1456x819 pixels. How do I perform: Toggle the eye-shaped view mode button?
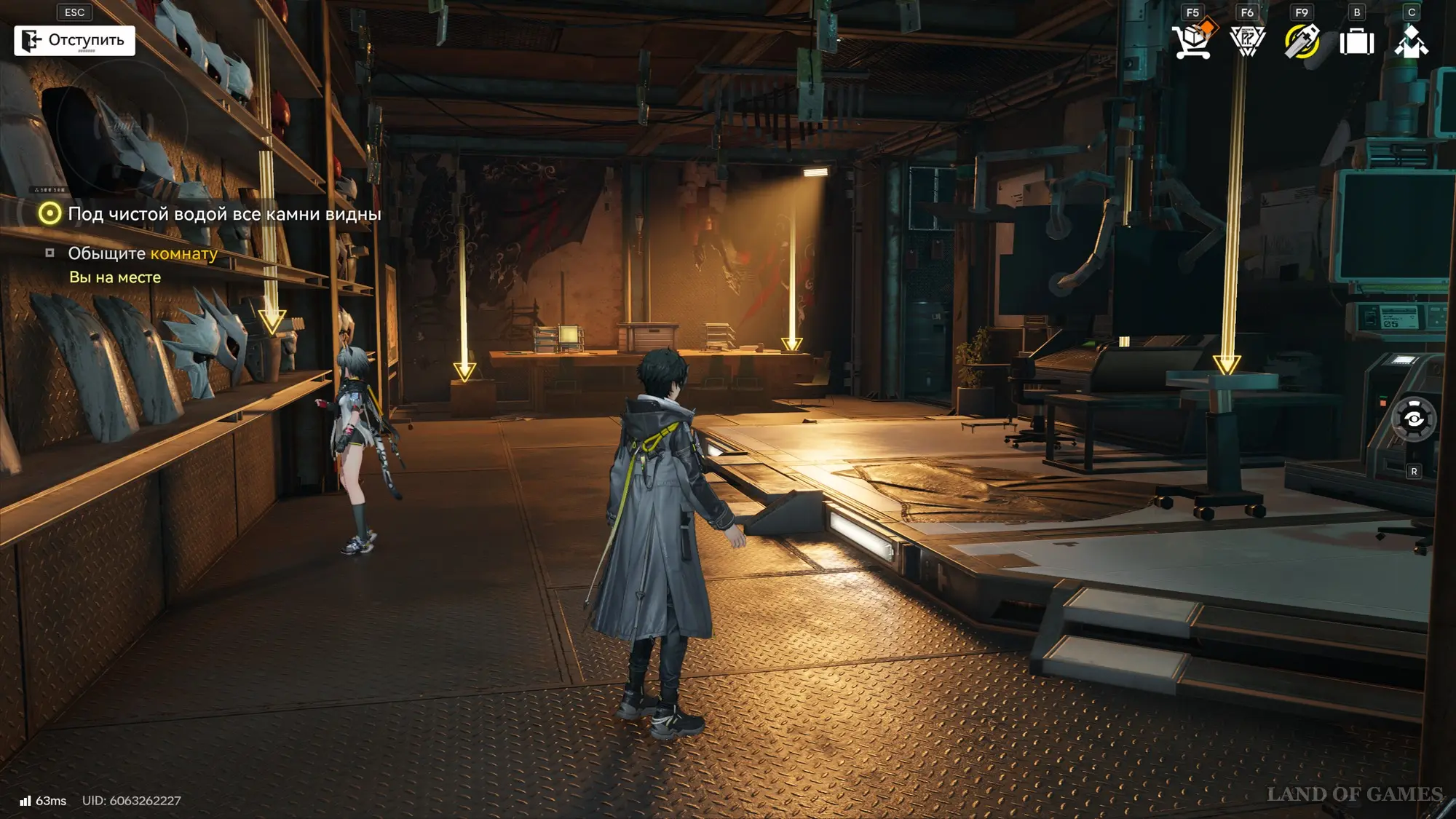[1414, 419]
